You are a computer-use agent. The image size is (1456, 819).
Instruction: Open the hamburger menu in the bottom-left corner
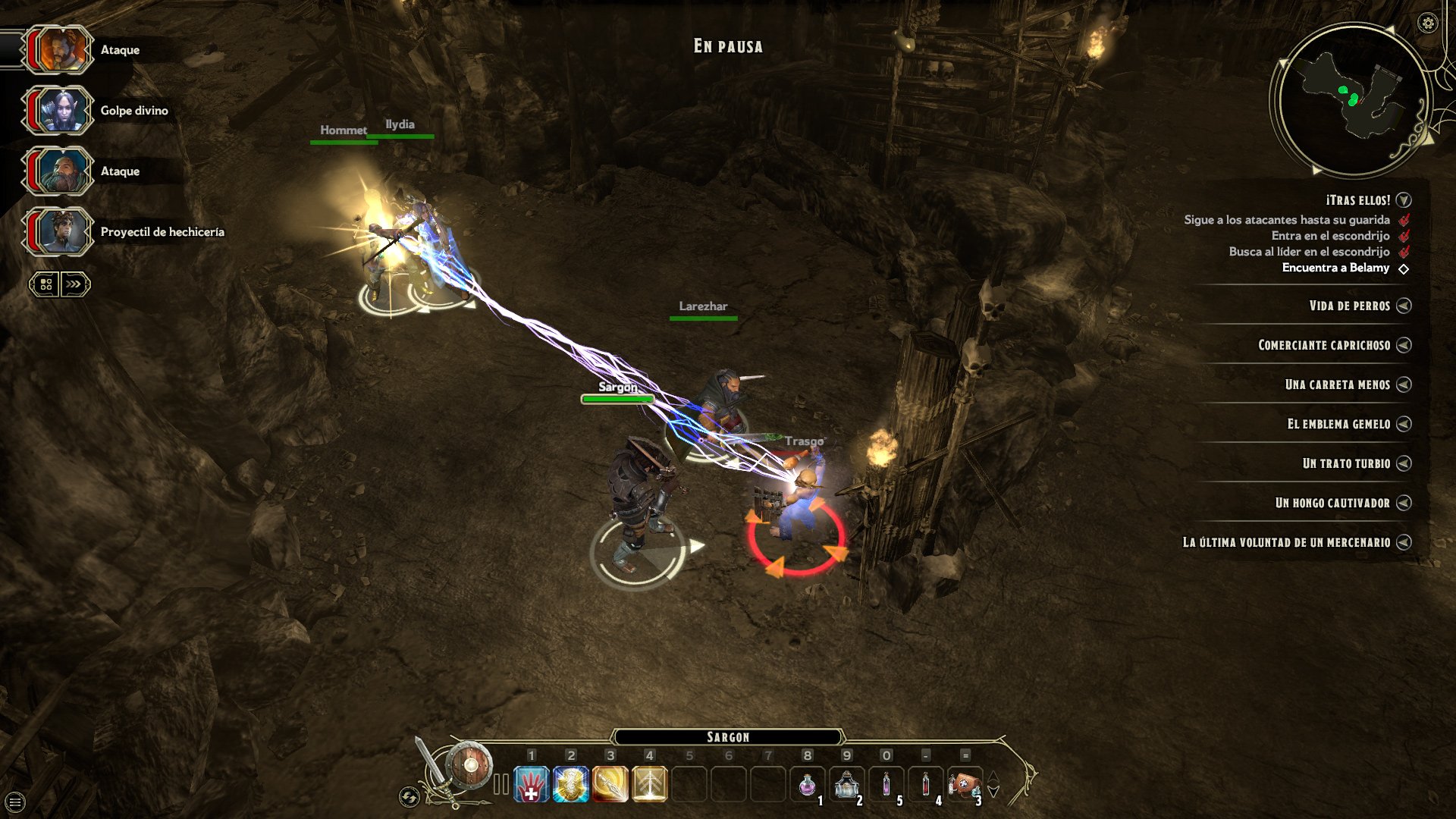pyautogui.click(x=15, y=802)
